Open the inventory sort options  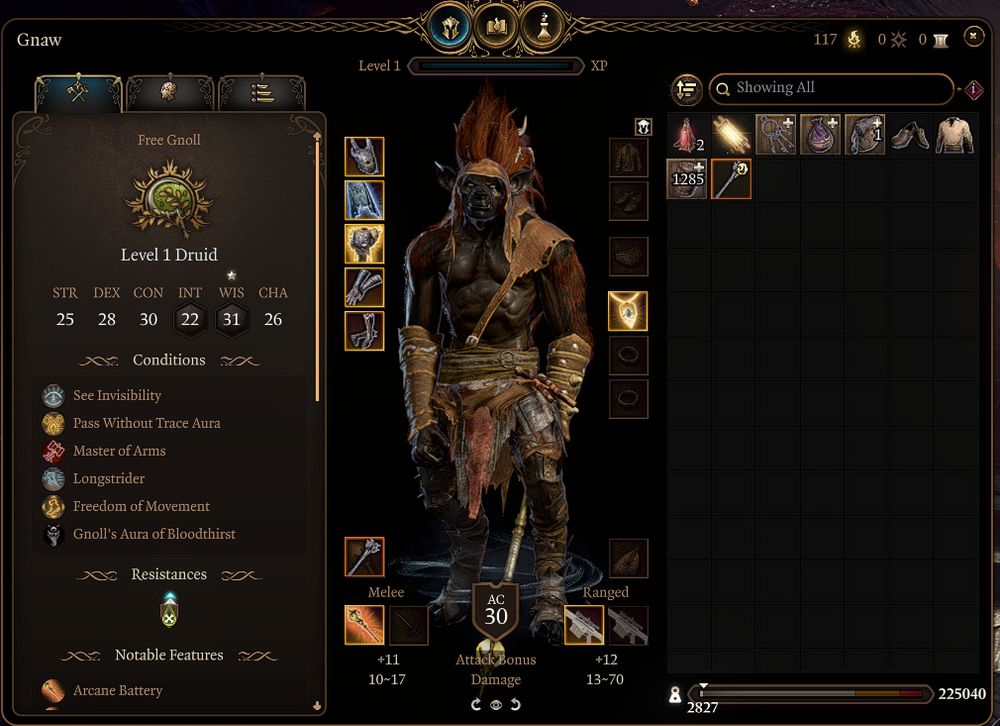[686, 89]
